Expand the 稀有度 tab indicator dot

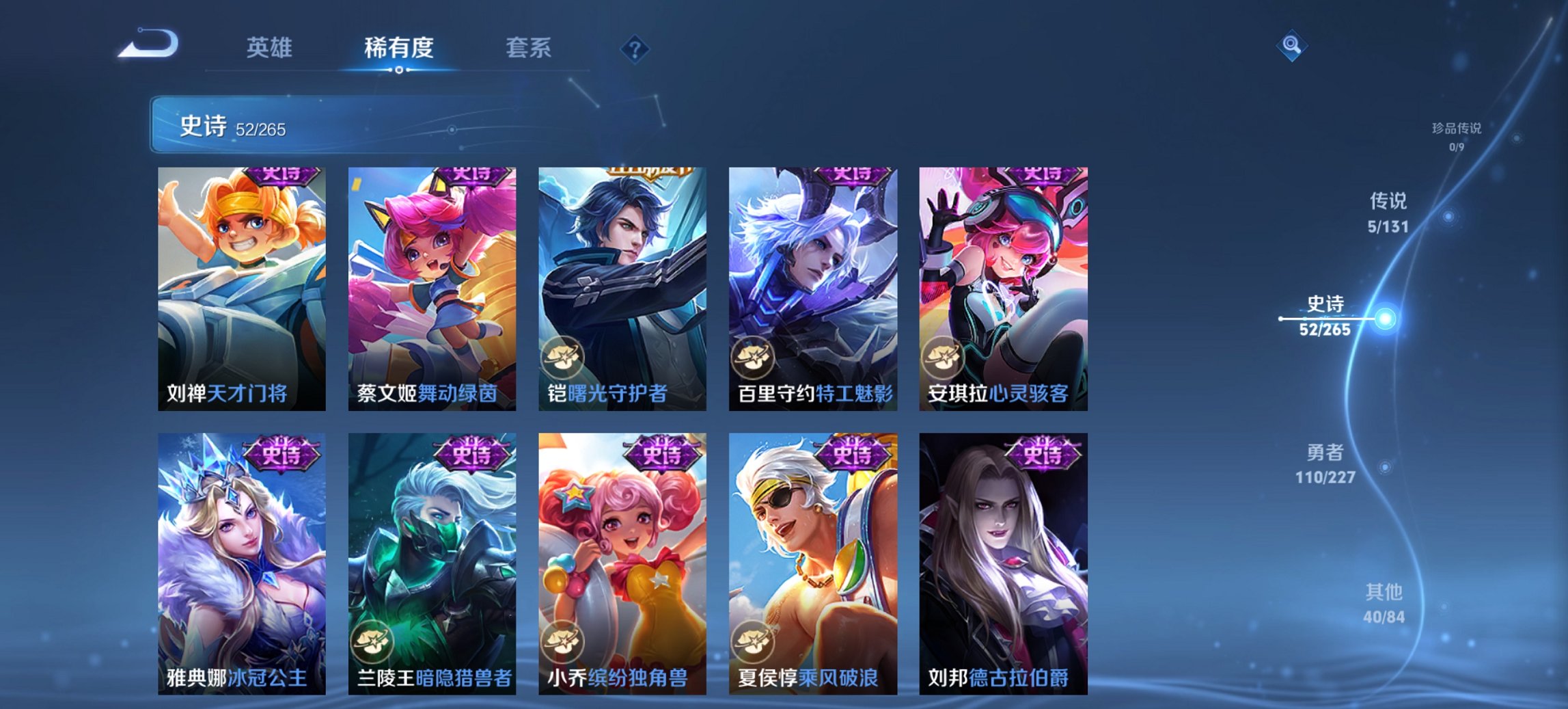398,68
